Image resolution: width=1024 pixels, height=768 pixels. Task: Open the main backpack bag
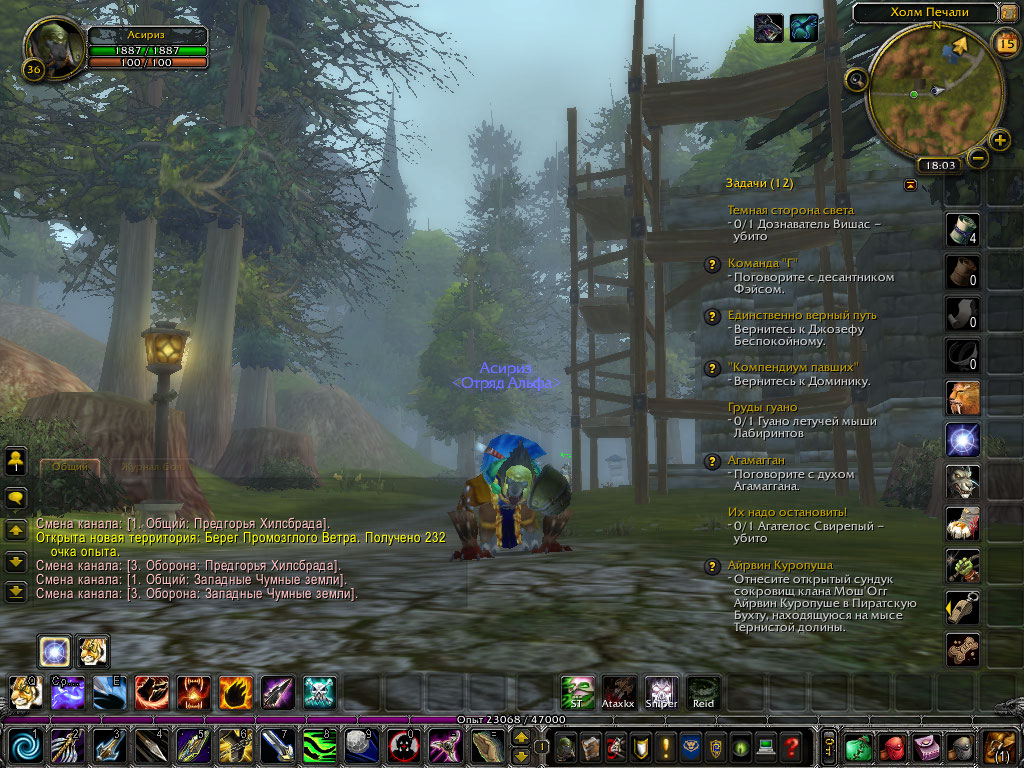click(x=999, y=746)
